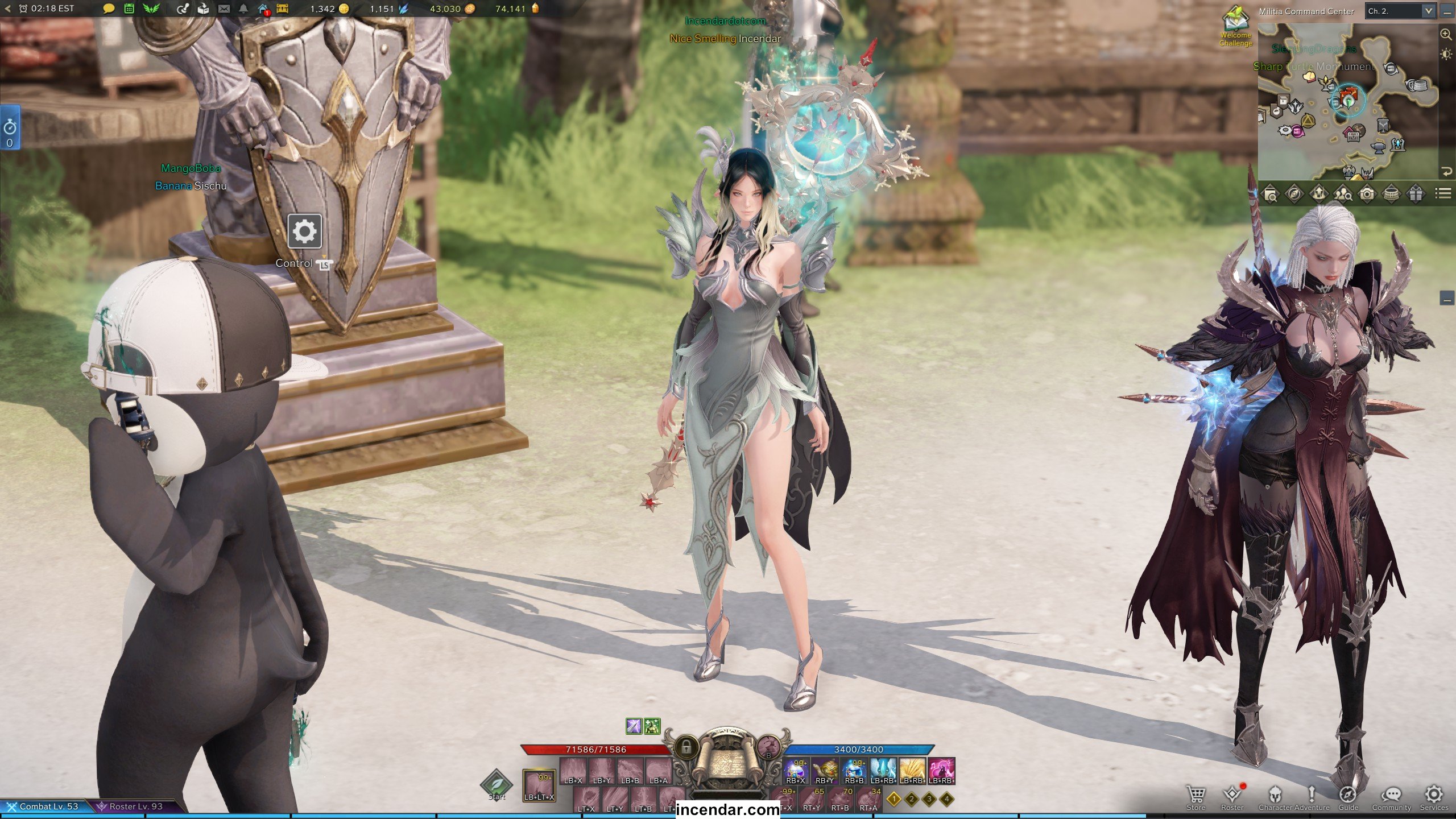Open the Services gear menu

1433,795
